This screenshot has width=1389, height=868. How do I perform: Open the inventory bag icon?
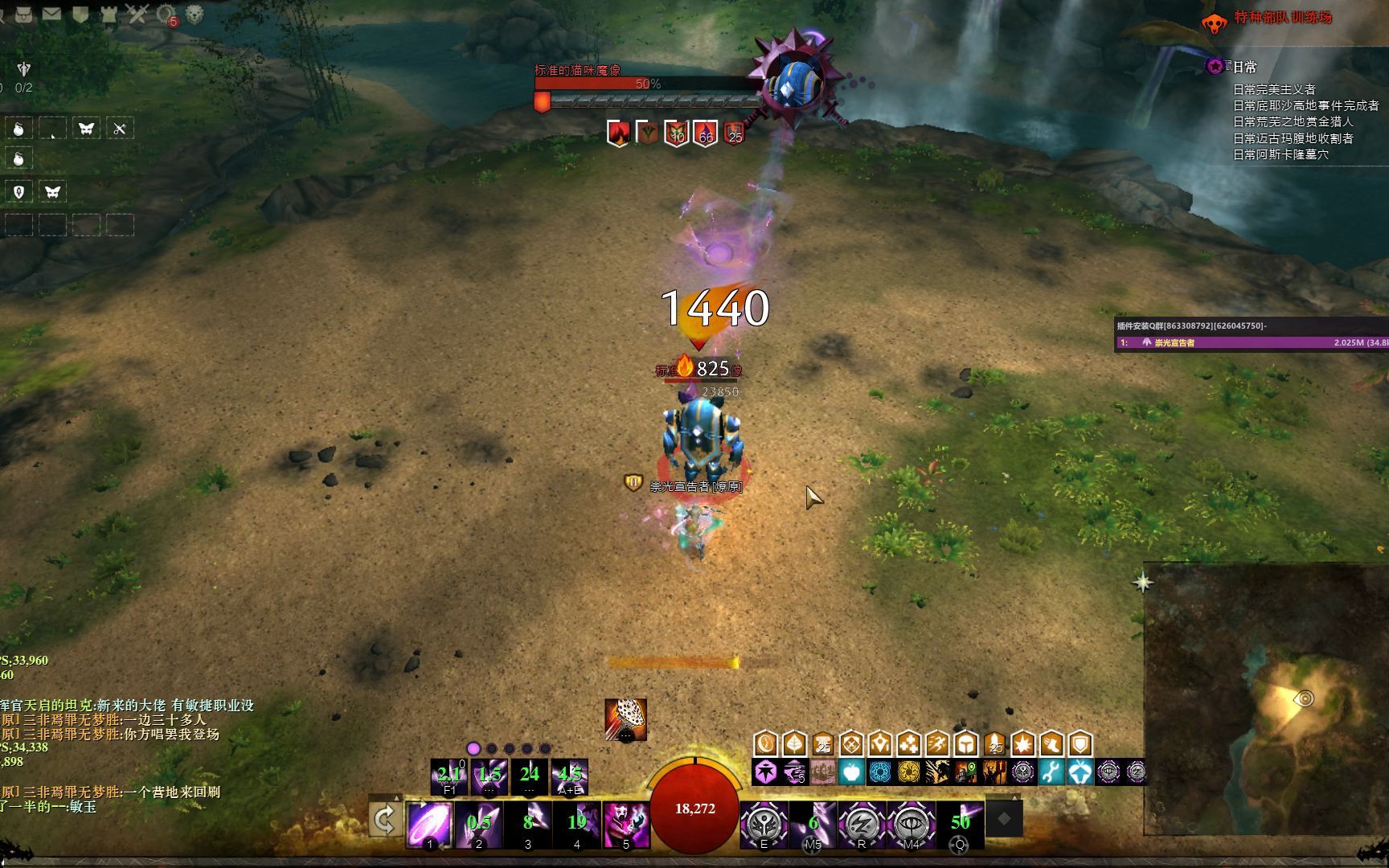click(24, 14)
